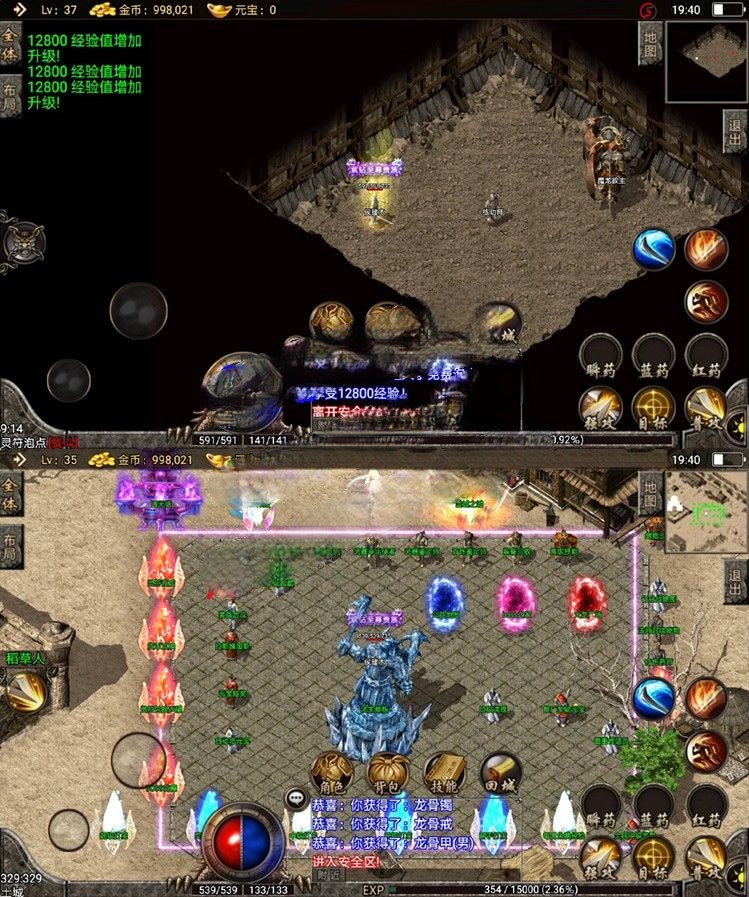Switch to the 附近 nearby chat tab
The height and width of the screenshot is (897, 749).
tap(329, 873)
